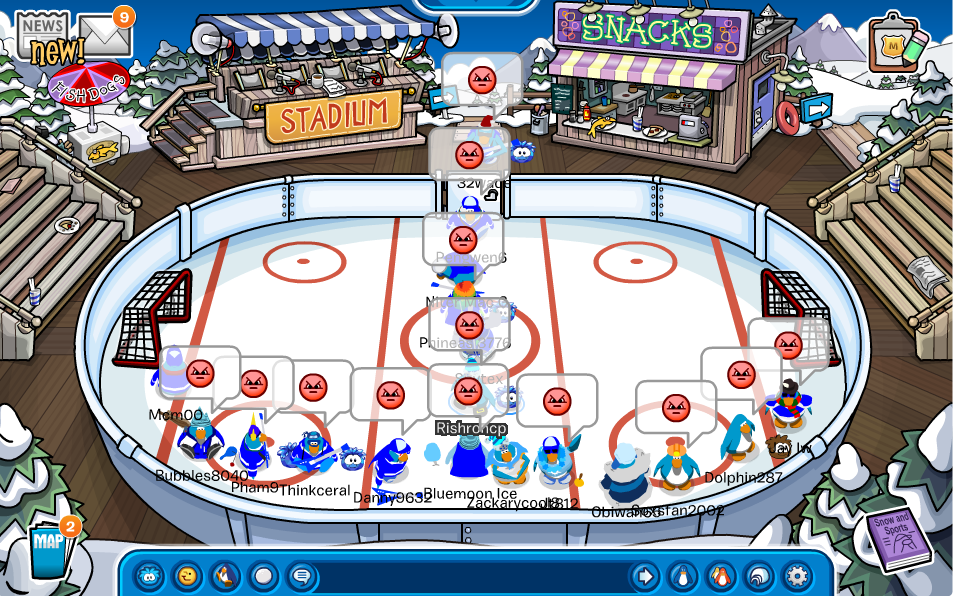Go to your igloo
Image resolution: width=953 pixels, height=596 pixels.
point(759,576)
